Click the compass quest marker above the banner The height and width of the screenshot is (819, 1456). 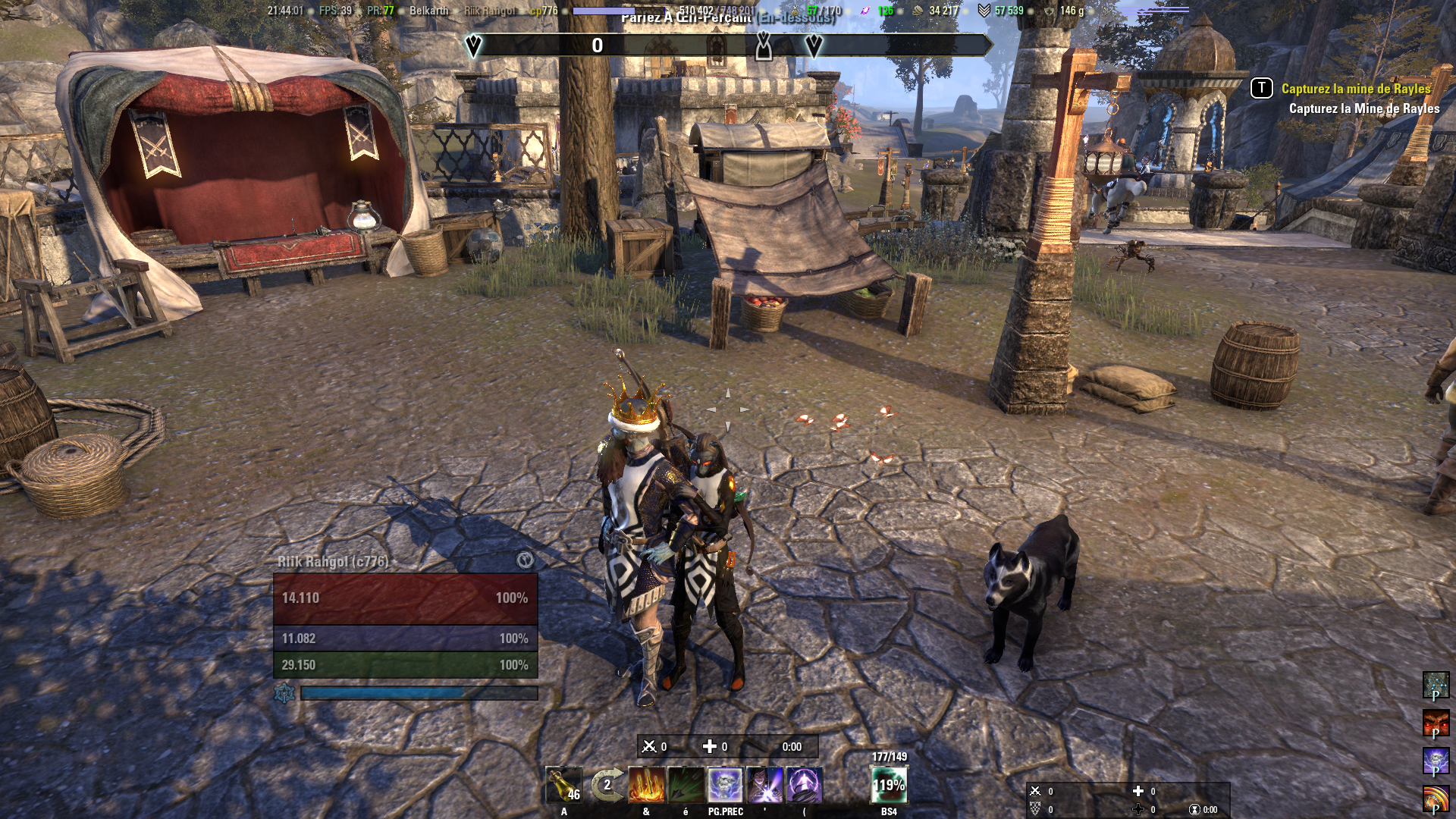click(764, 46)
